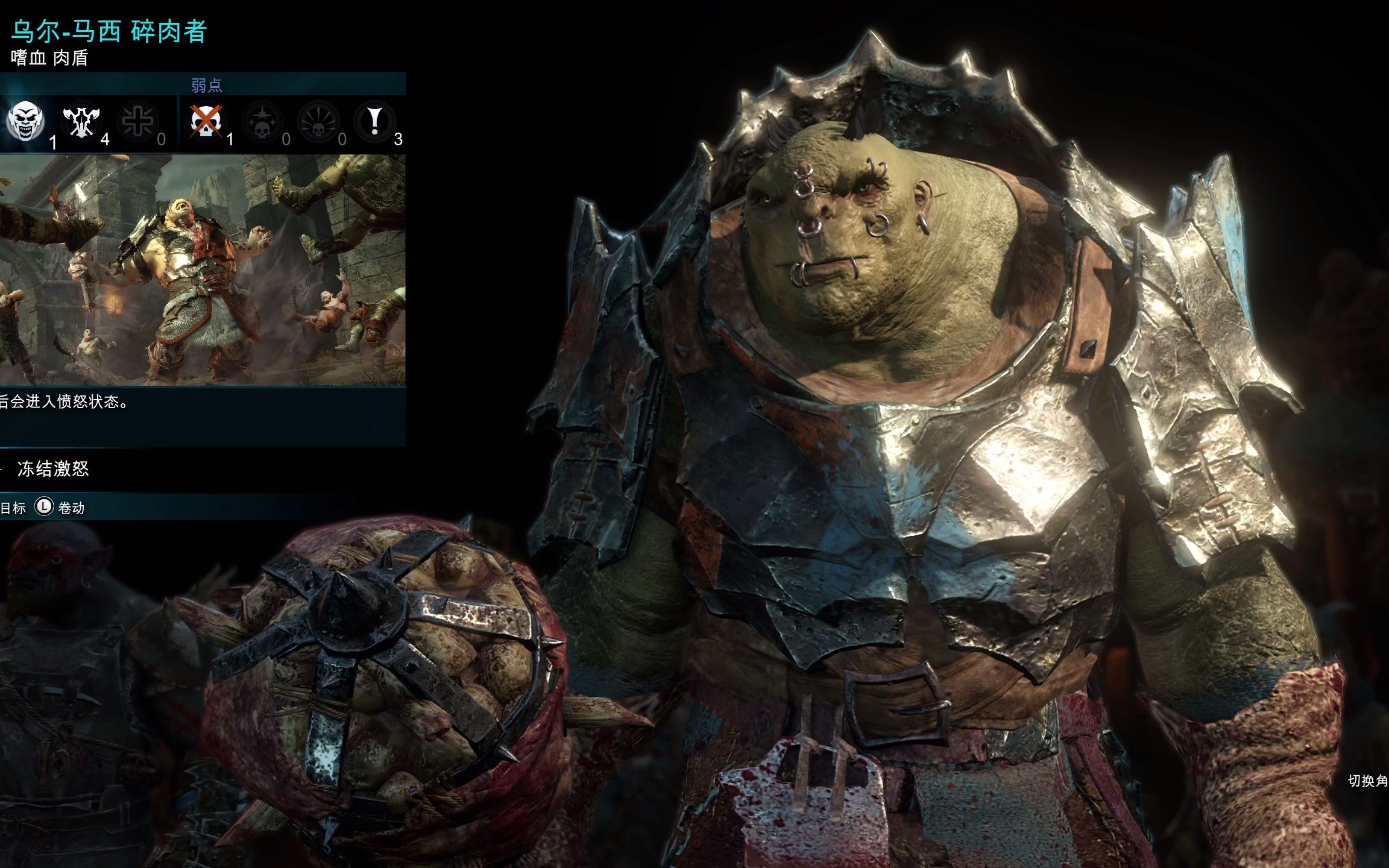1389x868 pixels.
Task: Select the skull with radiating rays icon
Action: [318, 121]
